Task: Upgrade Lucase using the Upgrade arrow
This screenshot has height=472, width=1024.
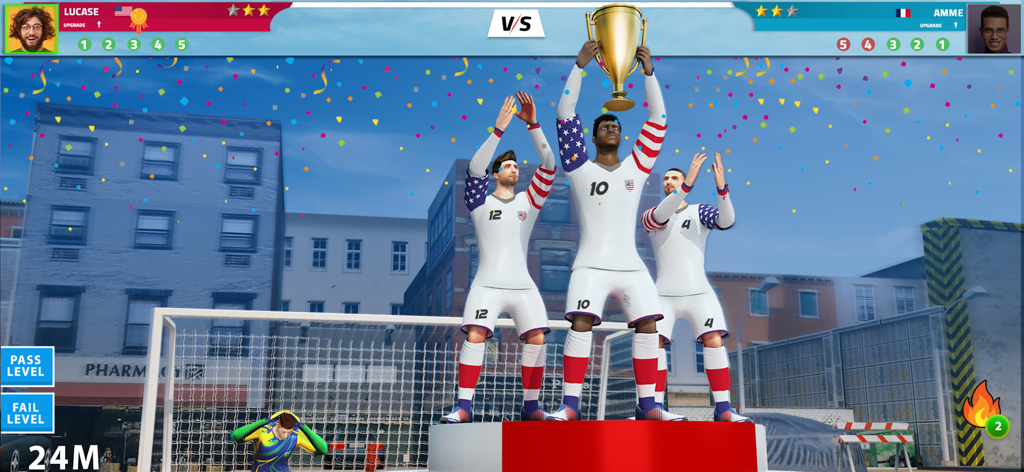Action: click(99, 24)
